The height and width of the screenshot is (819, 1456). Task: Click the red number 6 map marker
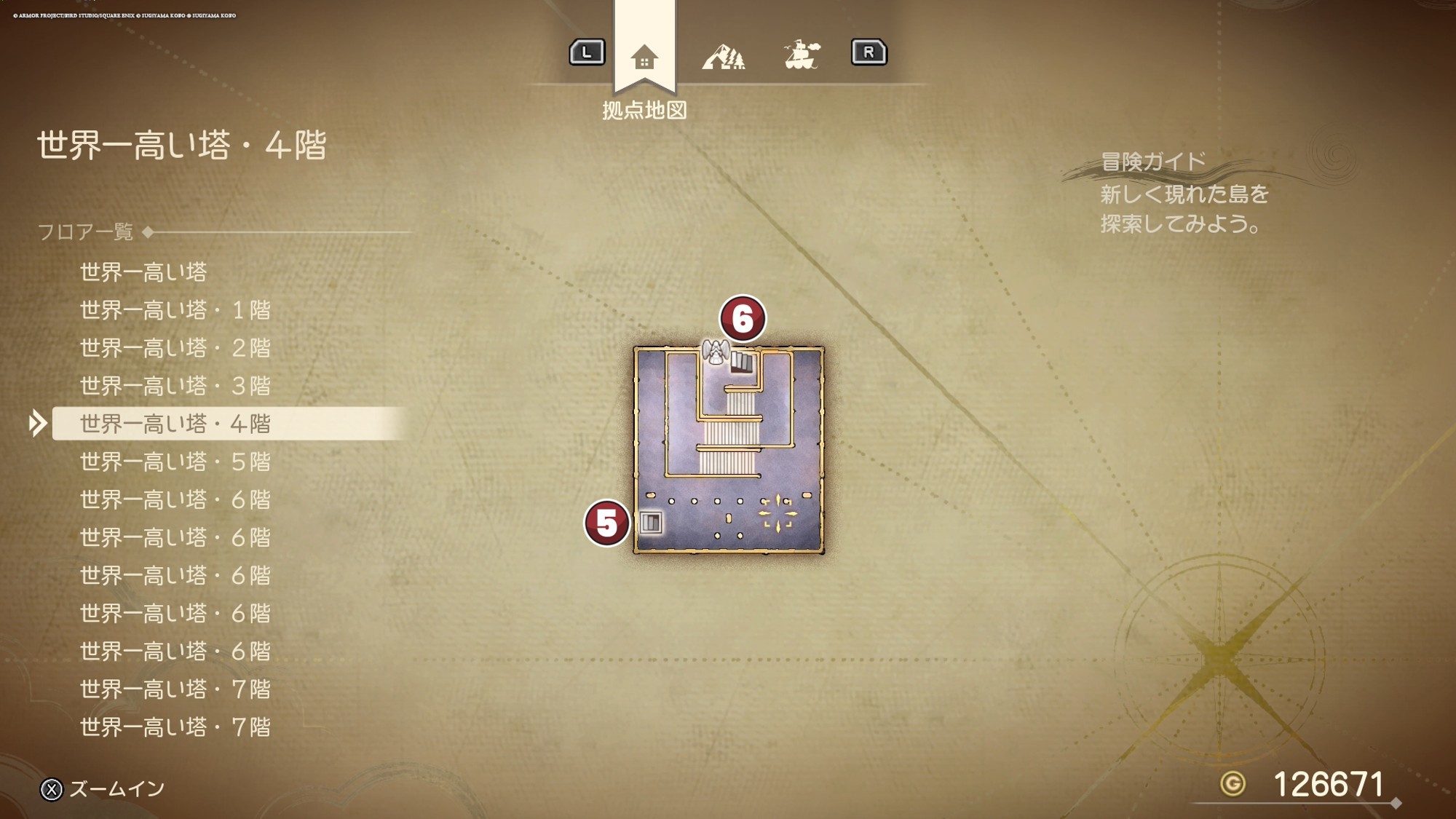[x=742, y=319]
